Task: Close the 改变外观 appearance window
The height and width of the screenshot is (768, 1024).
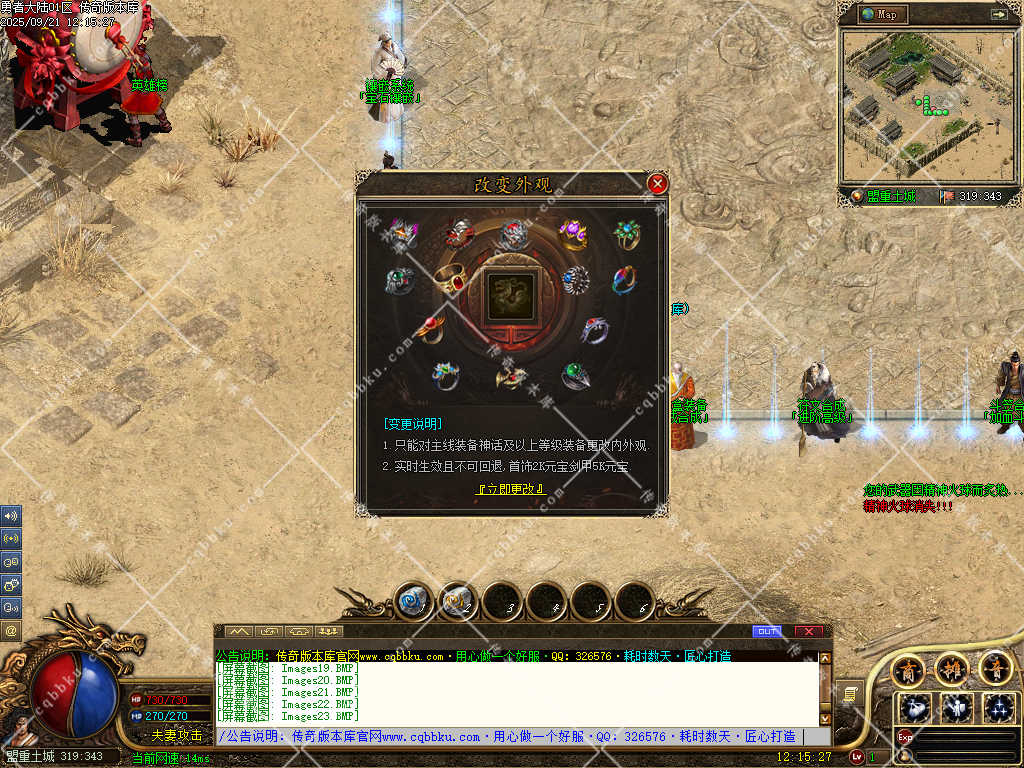Action: pyautogui.click(x=657, y=184)
